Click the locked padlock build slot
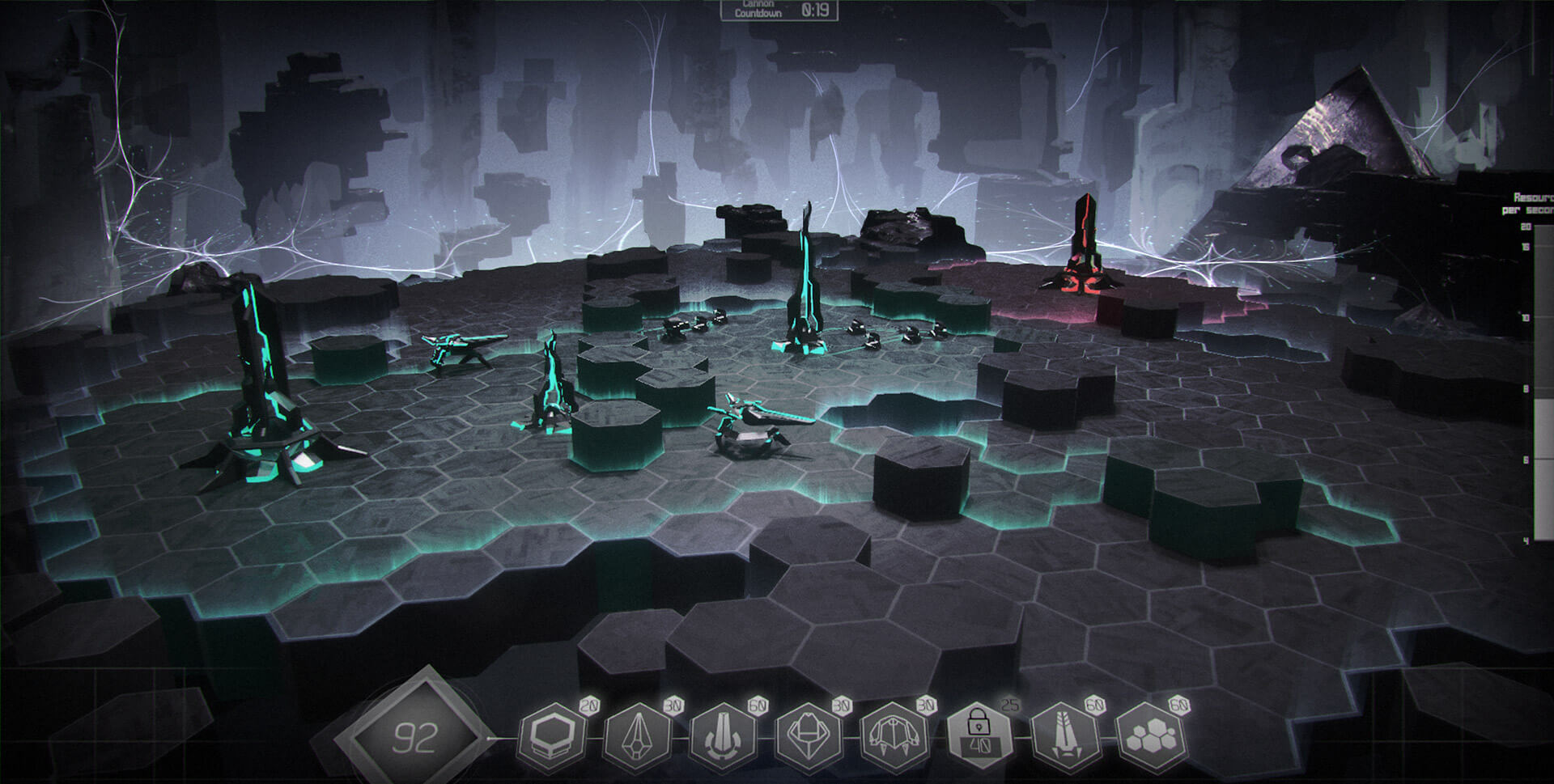1554x784 pixels. click(x=979, y=738)
